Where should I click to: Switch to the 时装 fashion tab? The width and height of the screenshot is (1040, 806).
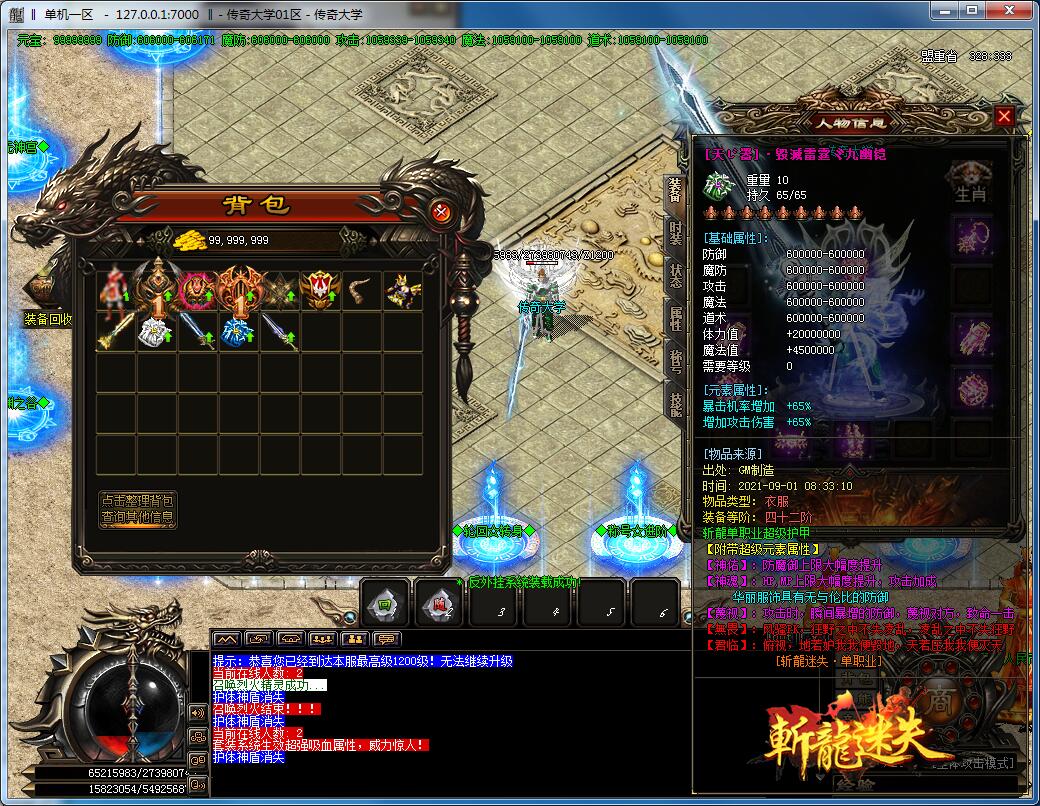click(675, 234)
